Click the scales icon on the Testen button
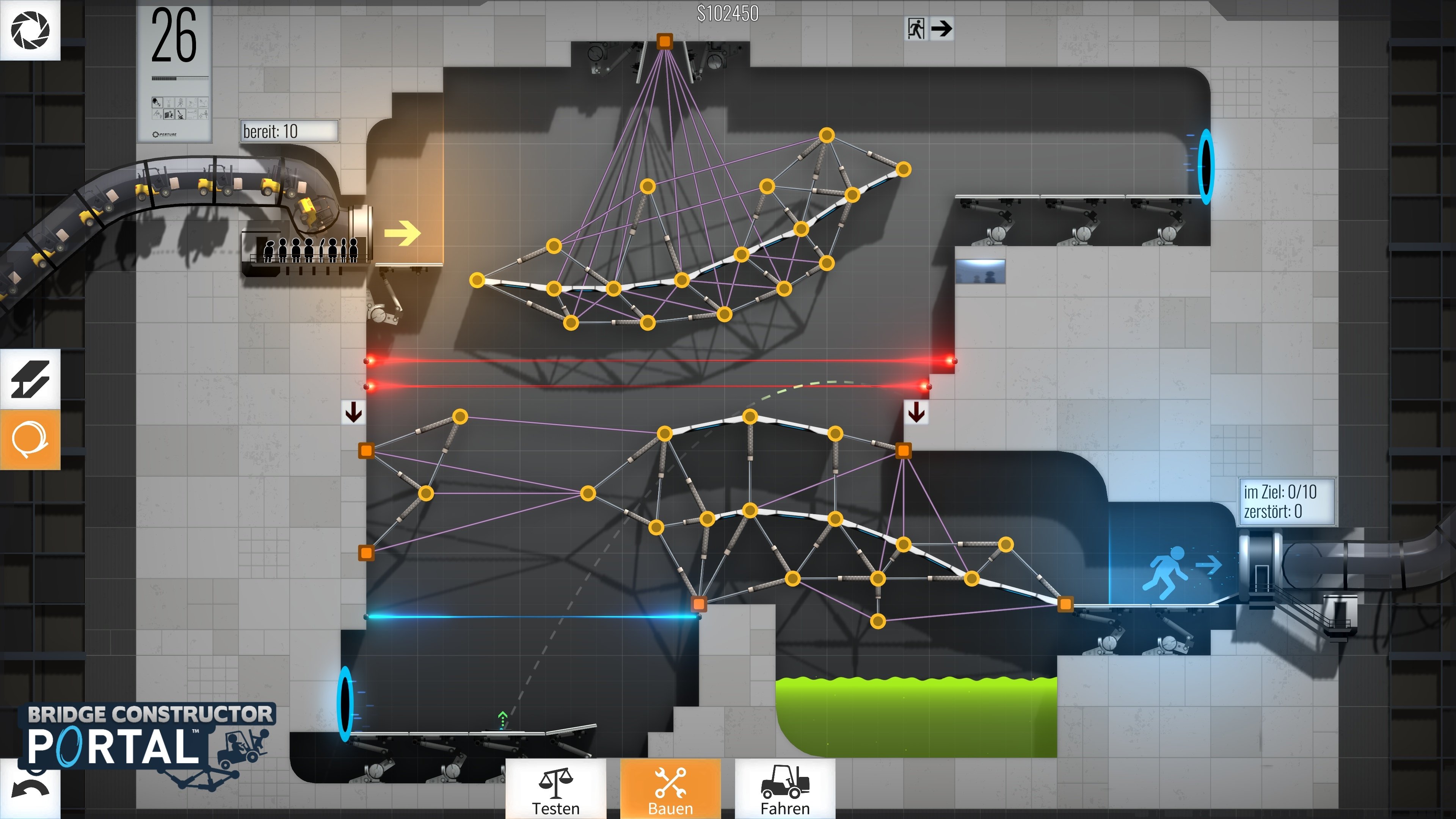 pos(556,786)
